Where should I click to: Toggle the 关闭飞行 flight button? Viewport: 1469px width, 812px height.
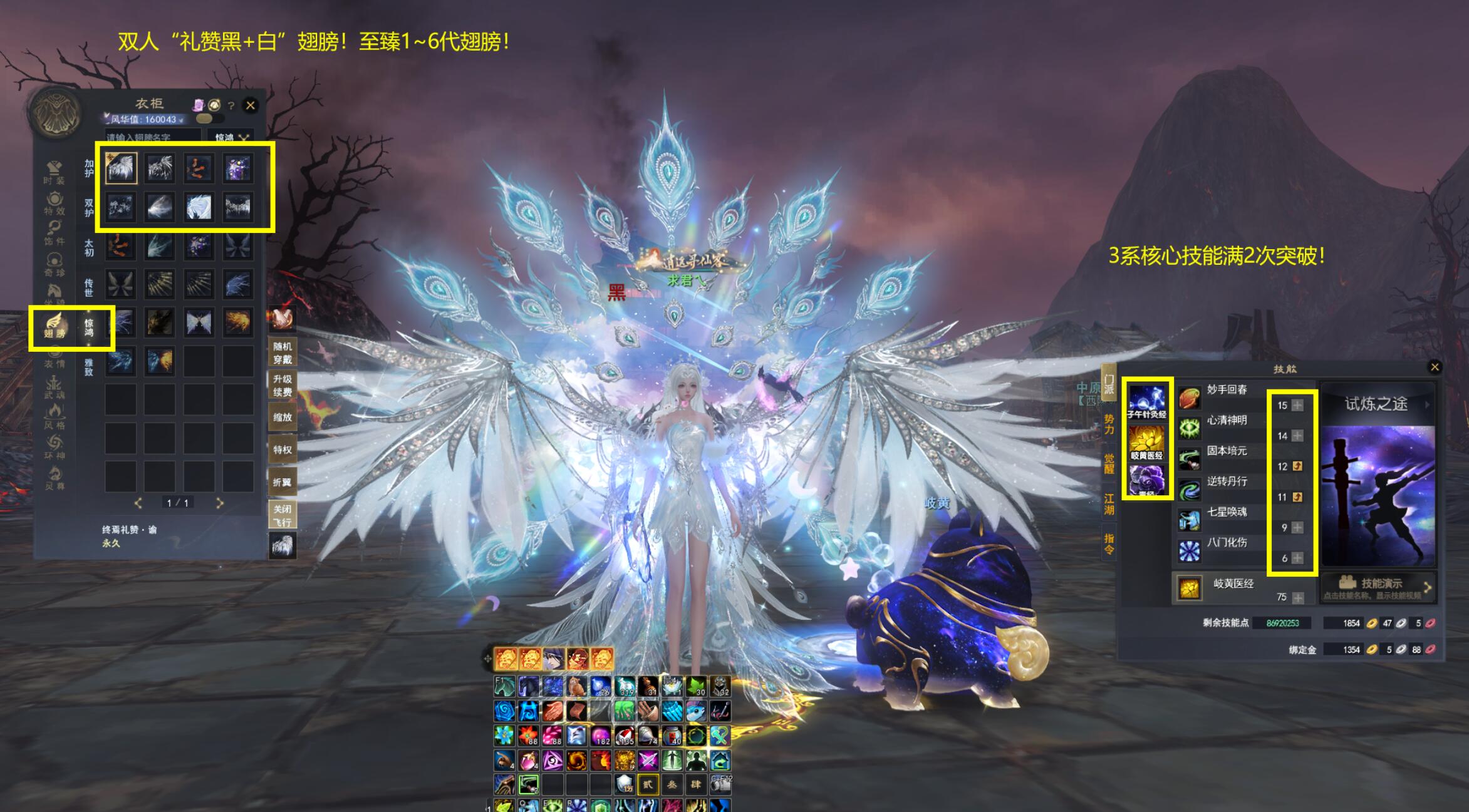coord(282,515)
